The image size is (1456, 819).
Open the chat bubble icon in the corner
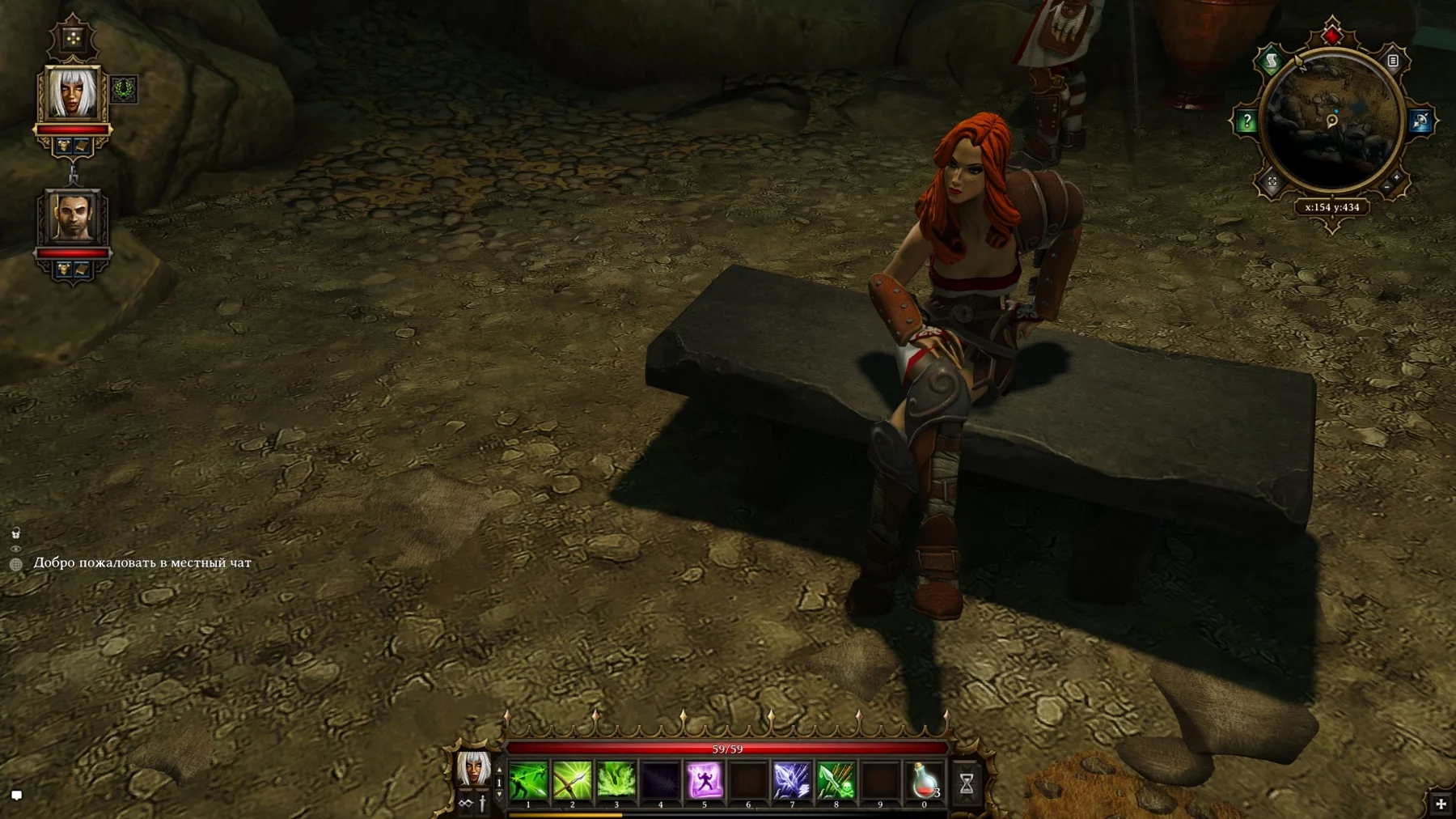[x=16, y=795]
